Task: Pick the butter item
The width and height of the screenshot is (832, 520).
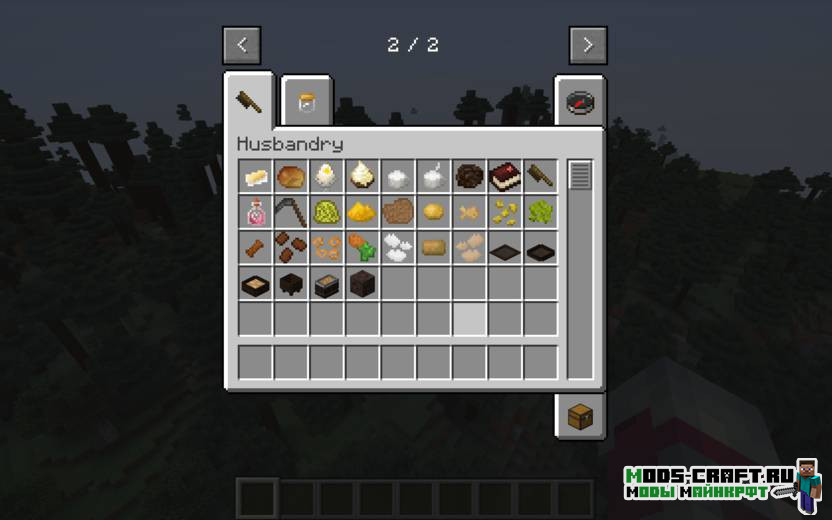Action: click(255, 177)
